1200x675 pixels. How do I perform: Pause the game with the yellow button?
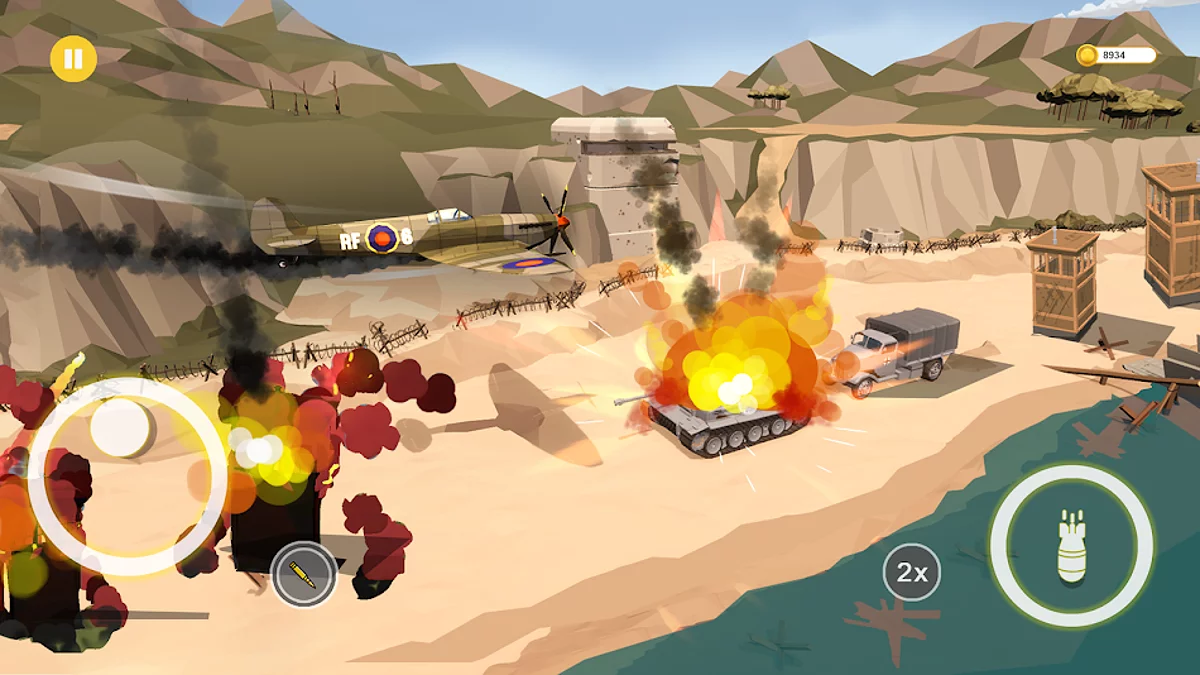73,59
